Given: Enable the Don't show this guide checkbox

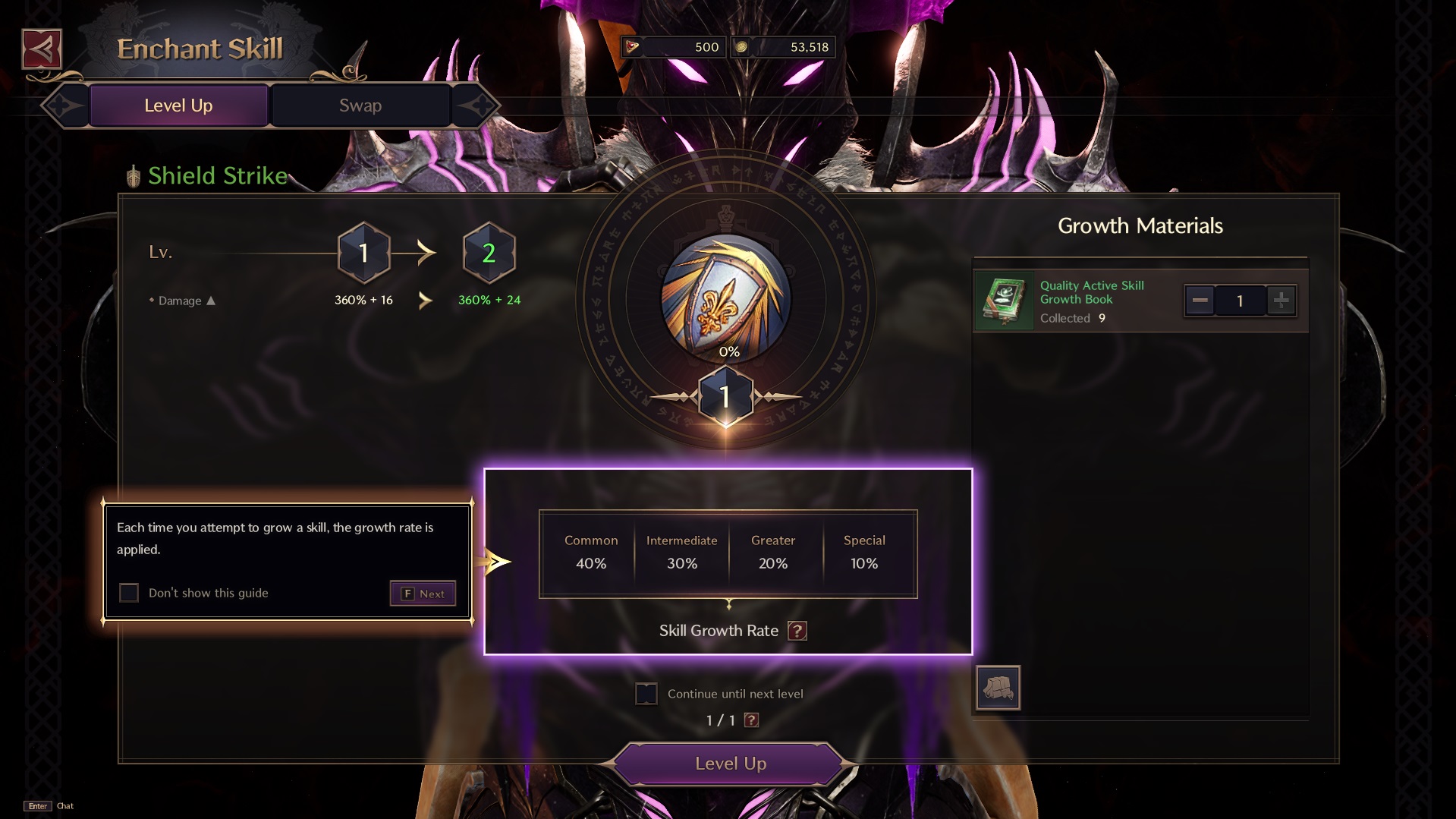Looking at the screenshot, I should (128, 593).
